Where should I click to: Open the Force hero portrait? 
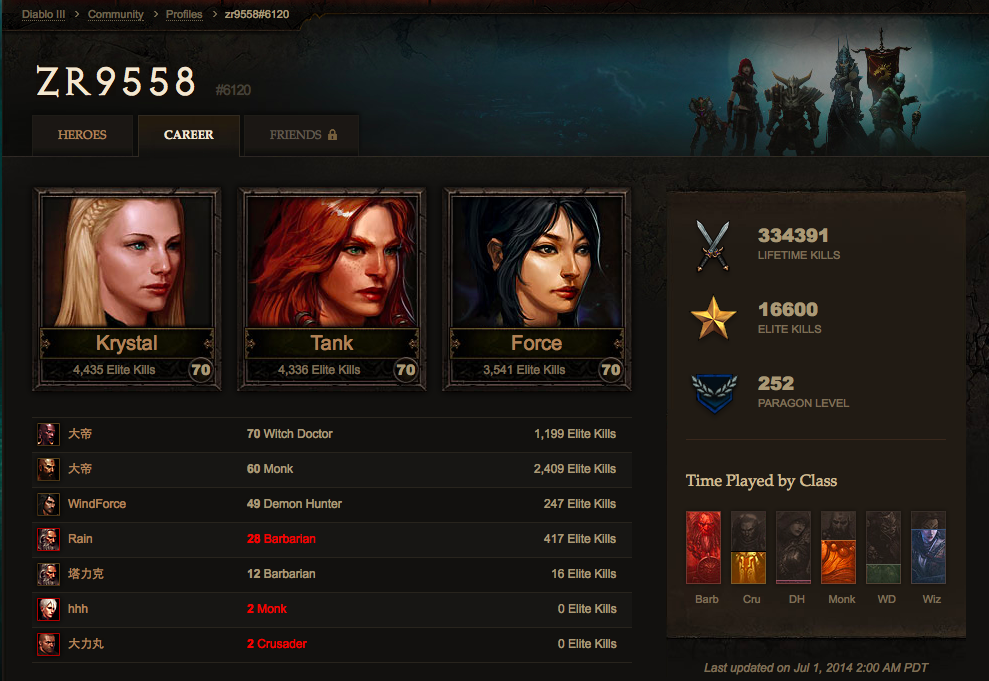(537, 289)
